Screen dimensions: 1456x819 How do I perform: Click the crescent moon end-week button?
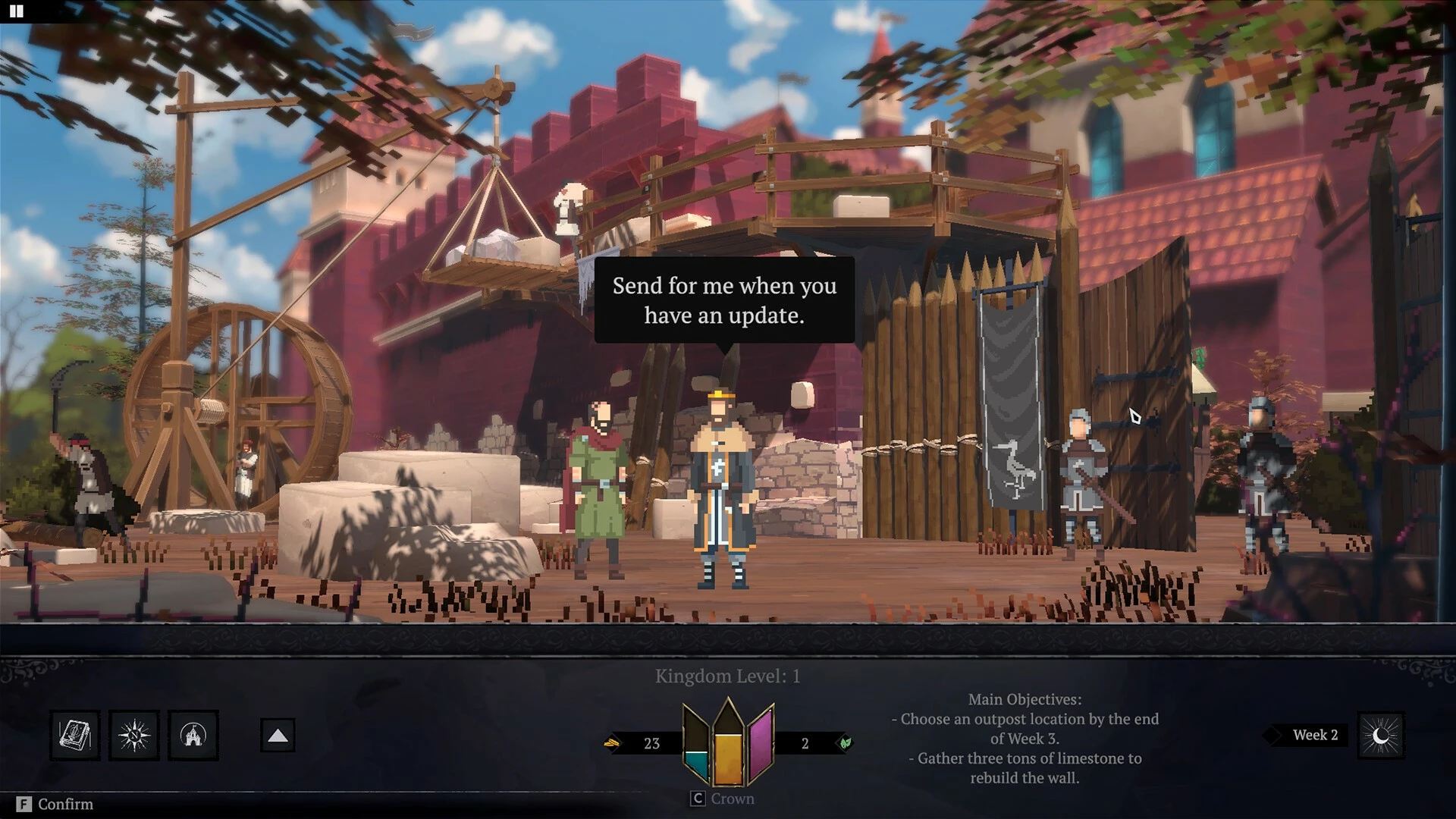click(1381, 735)
